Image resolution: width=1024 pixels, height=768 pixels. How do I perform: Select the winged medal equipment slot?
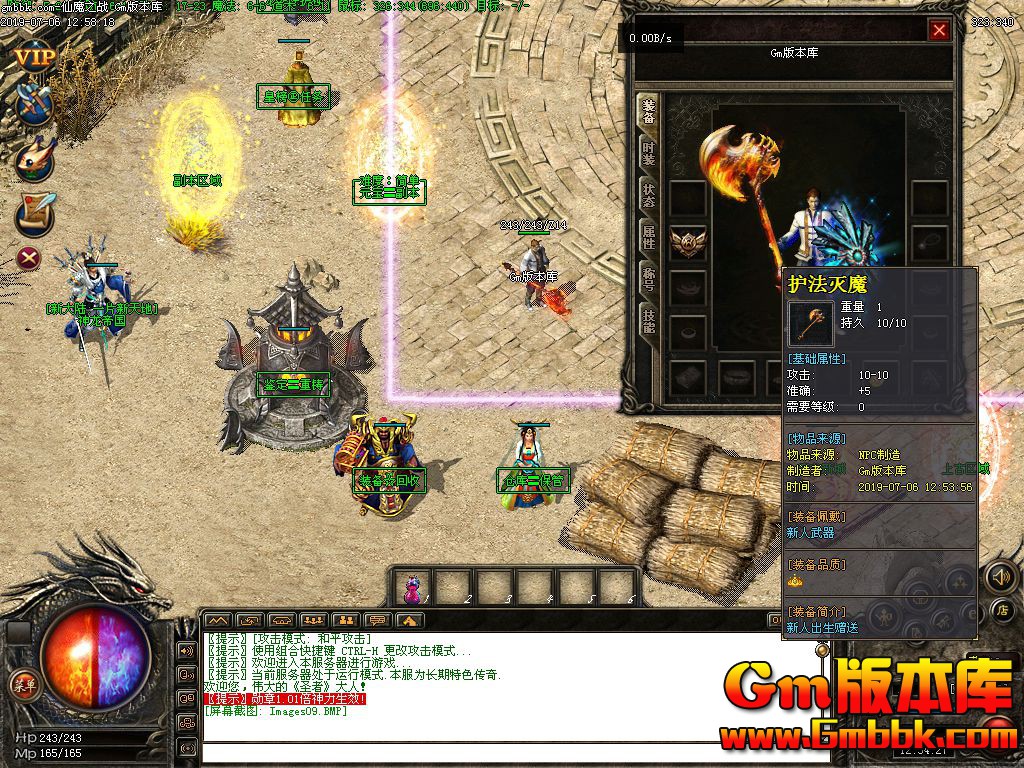tap(687, 242)
